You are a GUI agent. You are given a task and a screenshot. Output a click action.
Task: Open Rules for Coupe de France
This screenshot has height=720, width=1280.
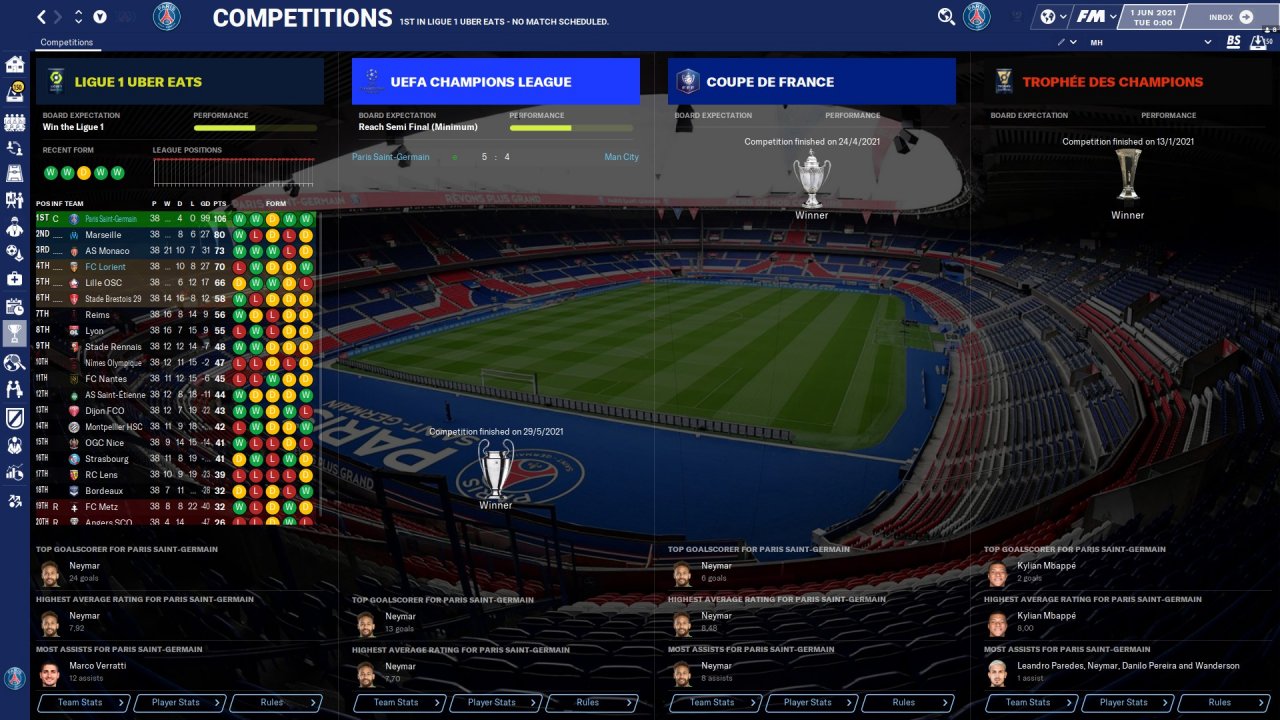point(908,703)
